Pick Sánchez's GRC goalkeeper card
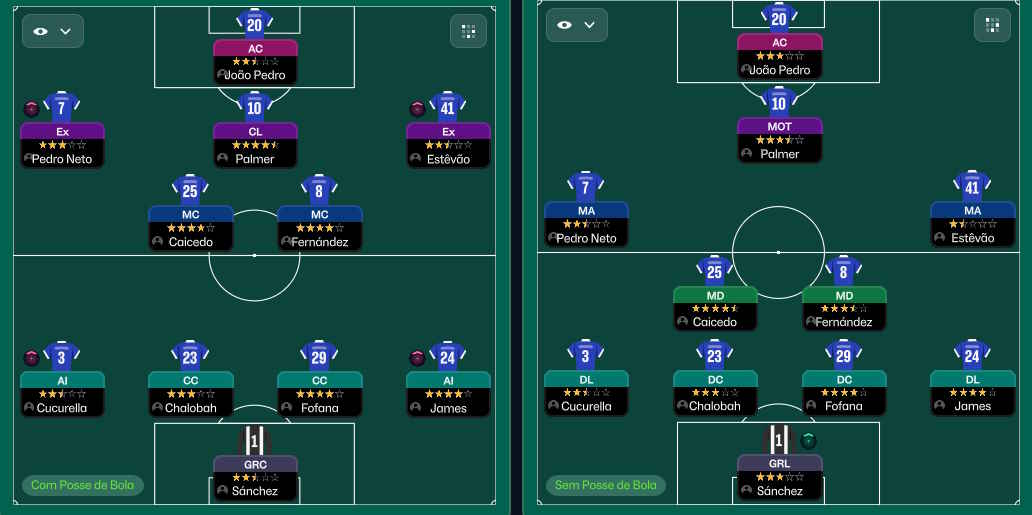 pyautogui.click(x=255, y=478)
